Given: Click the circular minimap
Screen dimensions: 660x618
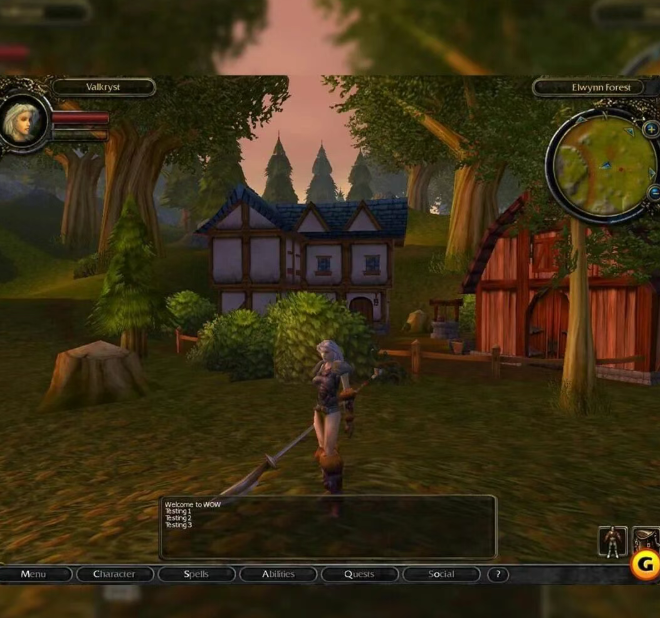Looking at the screenshot, I should (x=603, y=164).
